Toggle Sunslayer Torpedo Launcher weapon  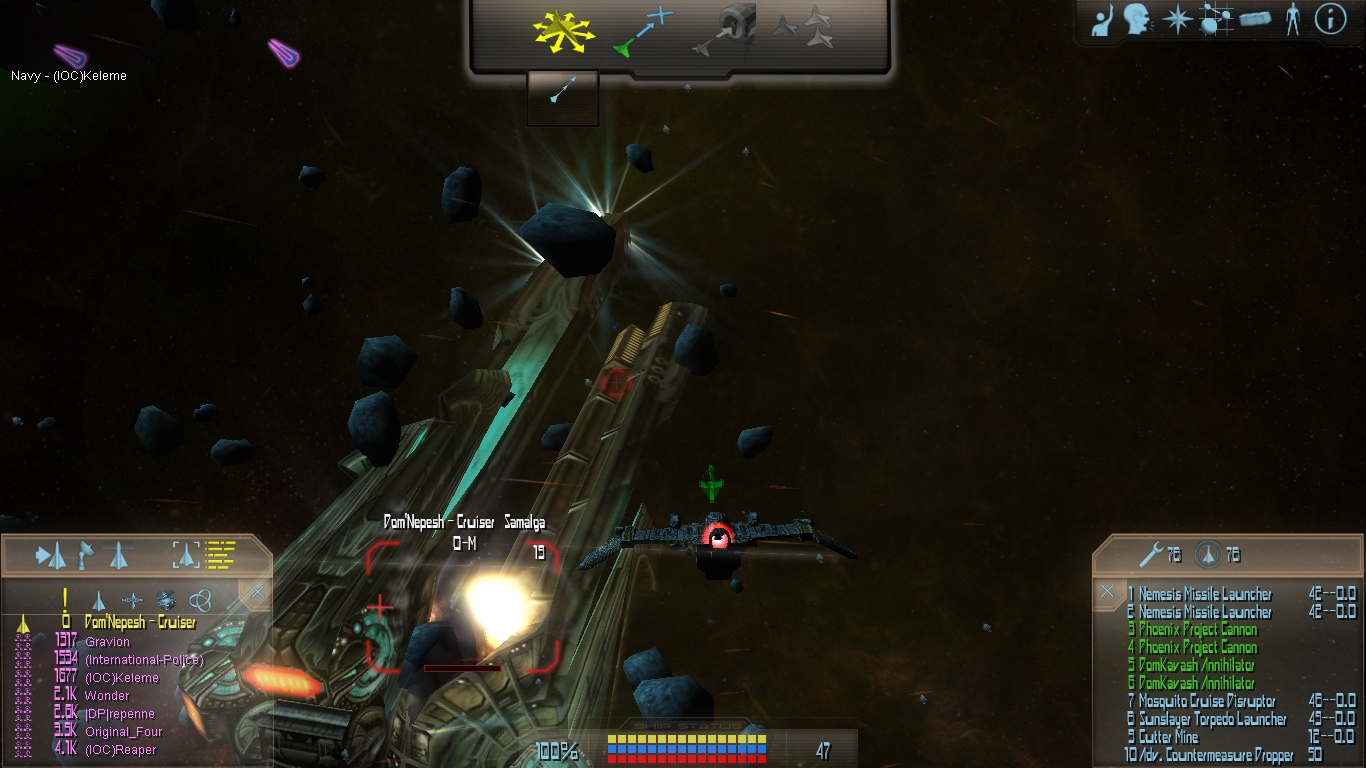click(1212, 720)
